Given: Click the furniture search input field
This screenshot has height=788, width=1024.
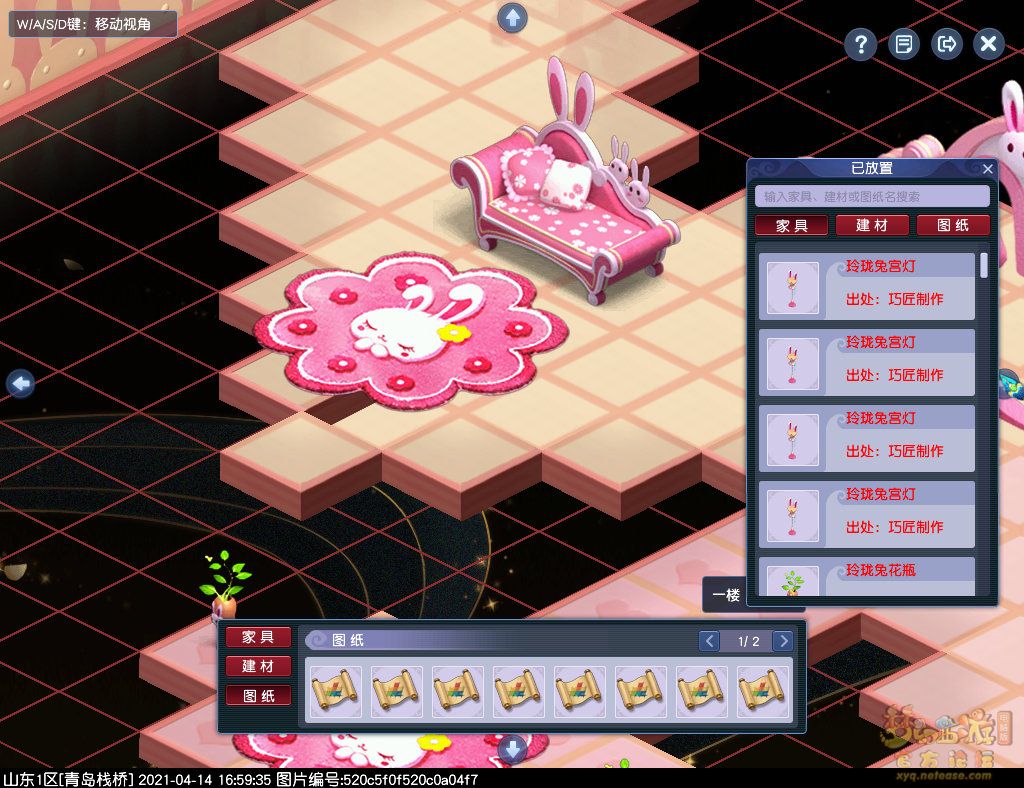Looking at the screenshot, I should [x=872, y=197].
